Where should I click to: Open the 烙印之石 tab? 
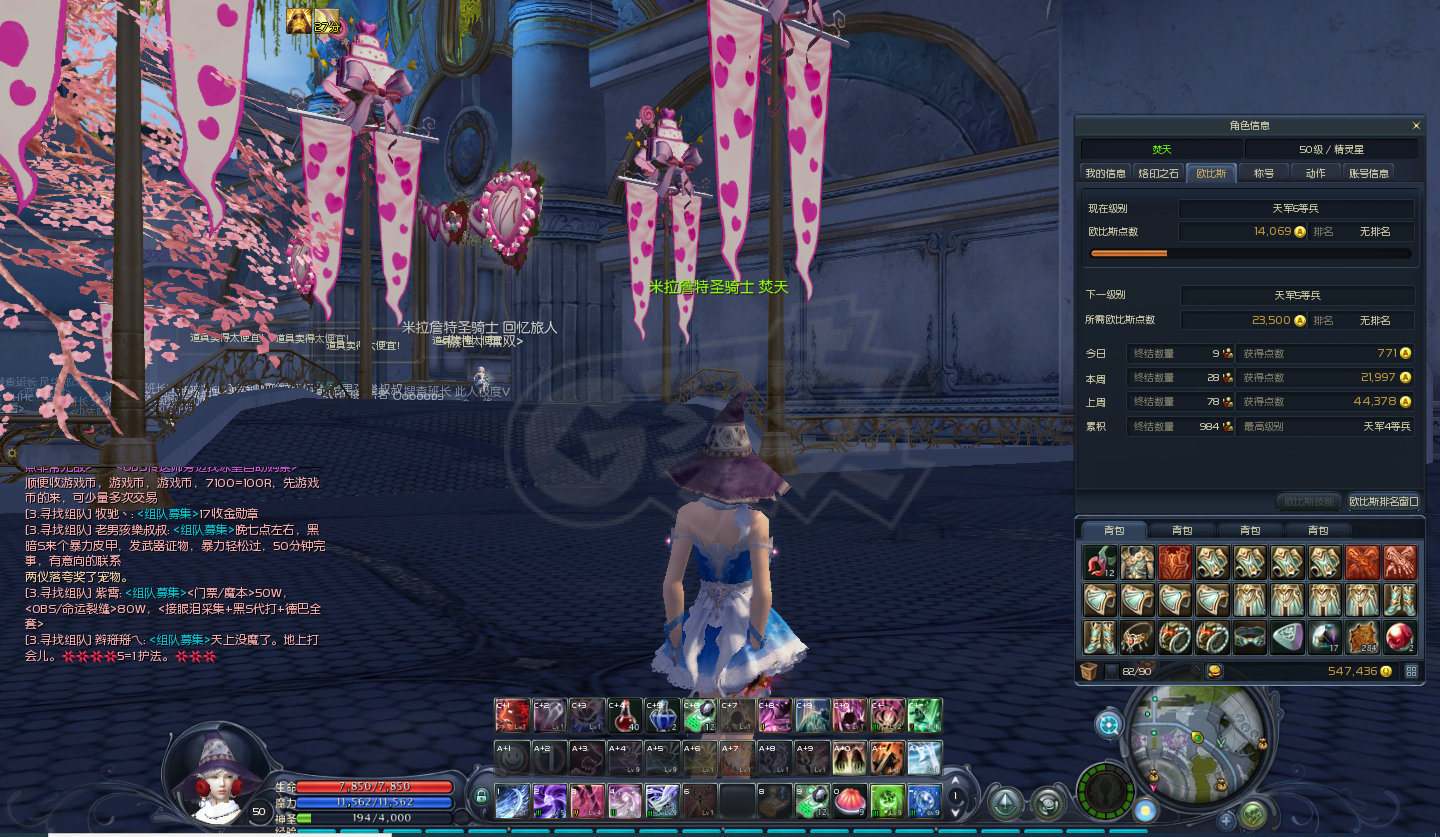point(1159,173)
